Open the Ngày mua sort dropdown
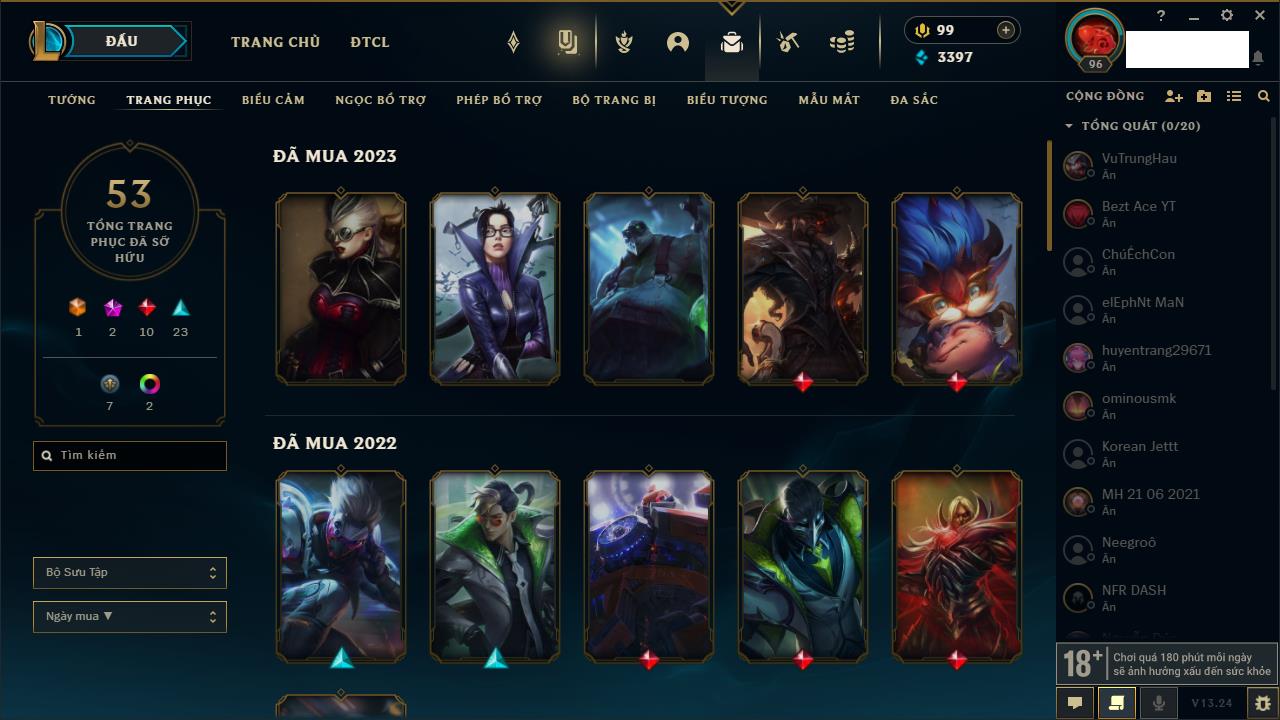 click(130, 617)
